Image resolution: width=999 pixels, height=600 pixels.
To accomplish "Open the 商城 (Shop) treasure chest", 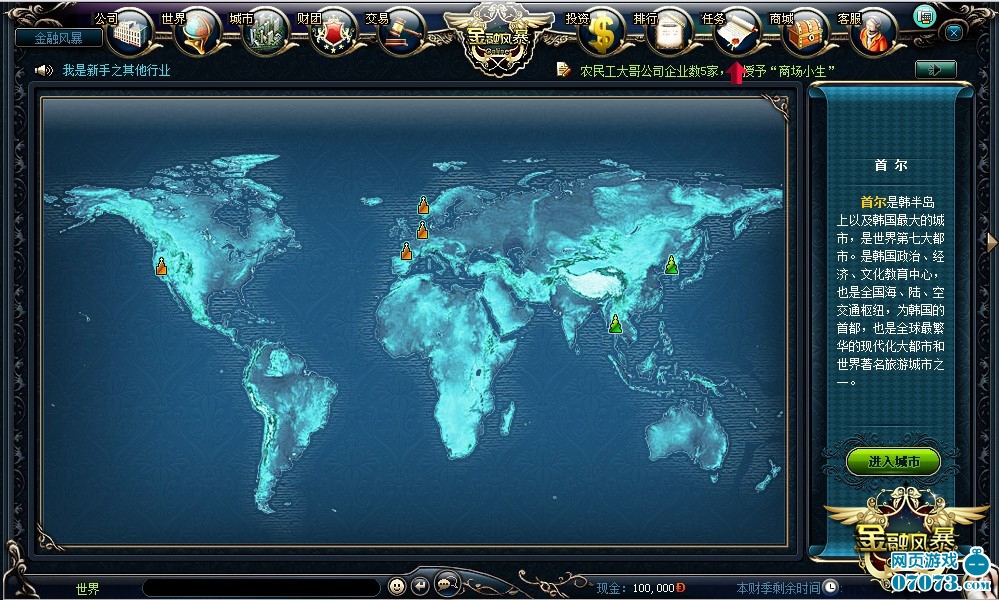I will tap(806, 32).
